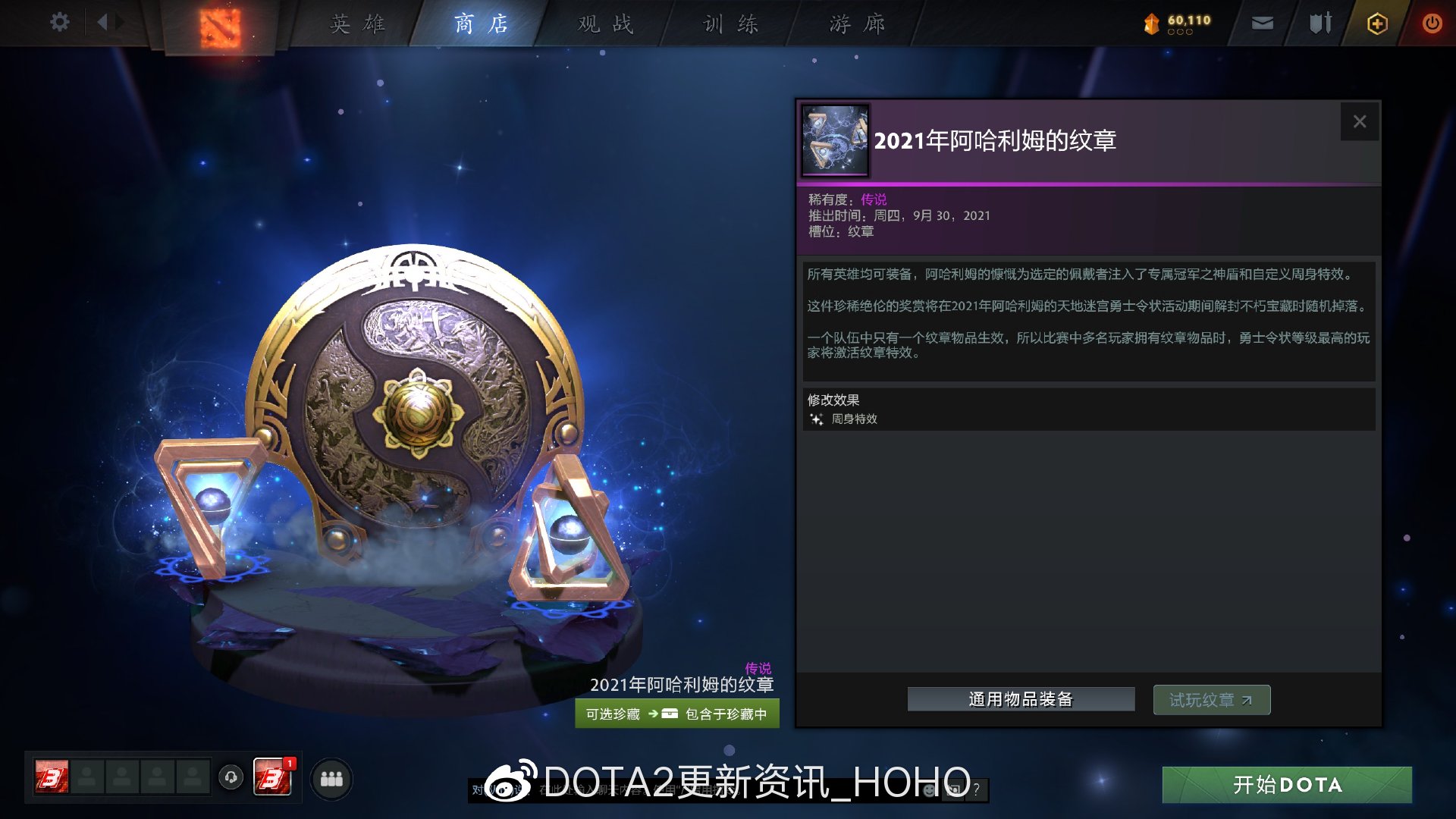The height and width of the screenshot is (819, 1456).
Task: Open the friends list people icon
Action: (331, 778)
